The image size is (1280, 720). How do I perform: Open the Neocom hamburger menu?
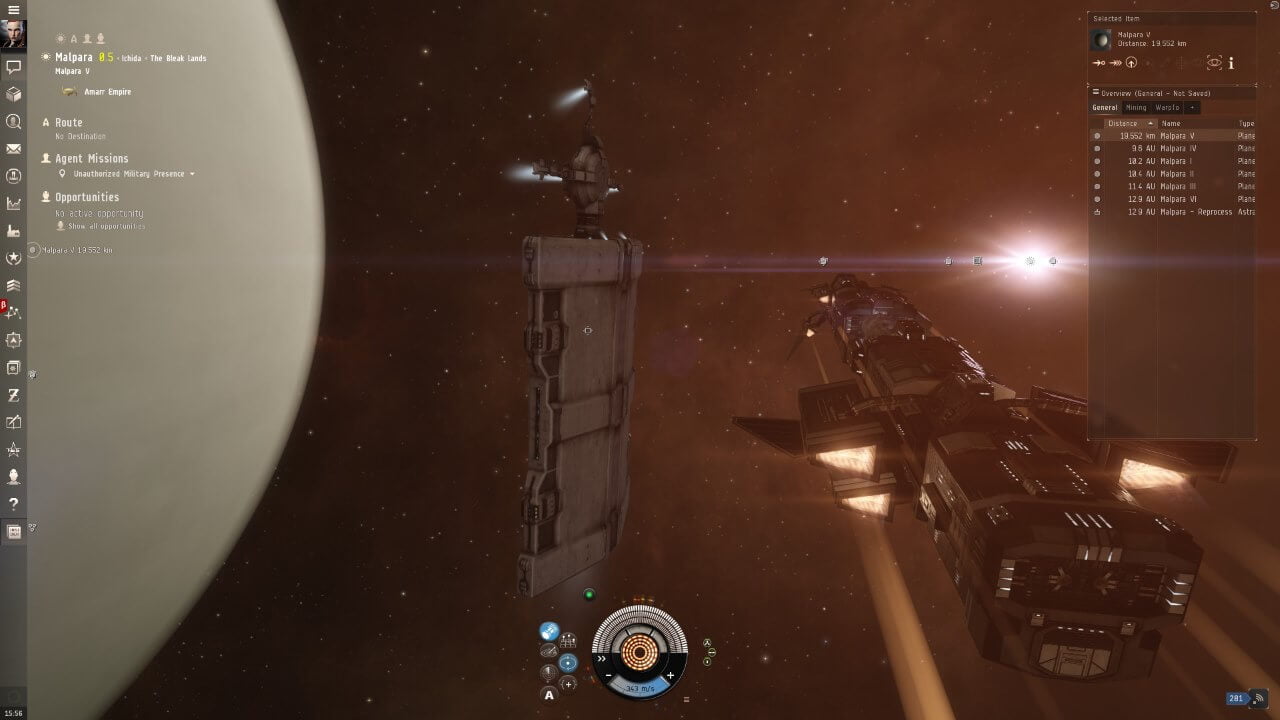click(x=13, y=10)
